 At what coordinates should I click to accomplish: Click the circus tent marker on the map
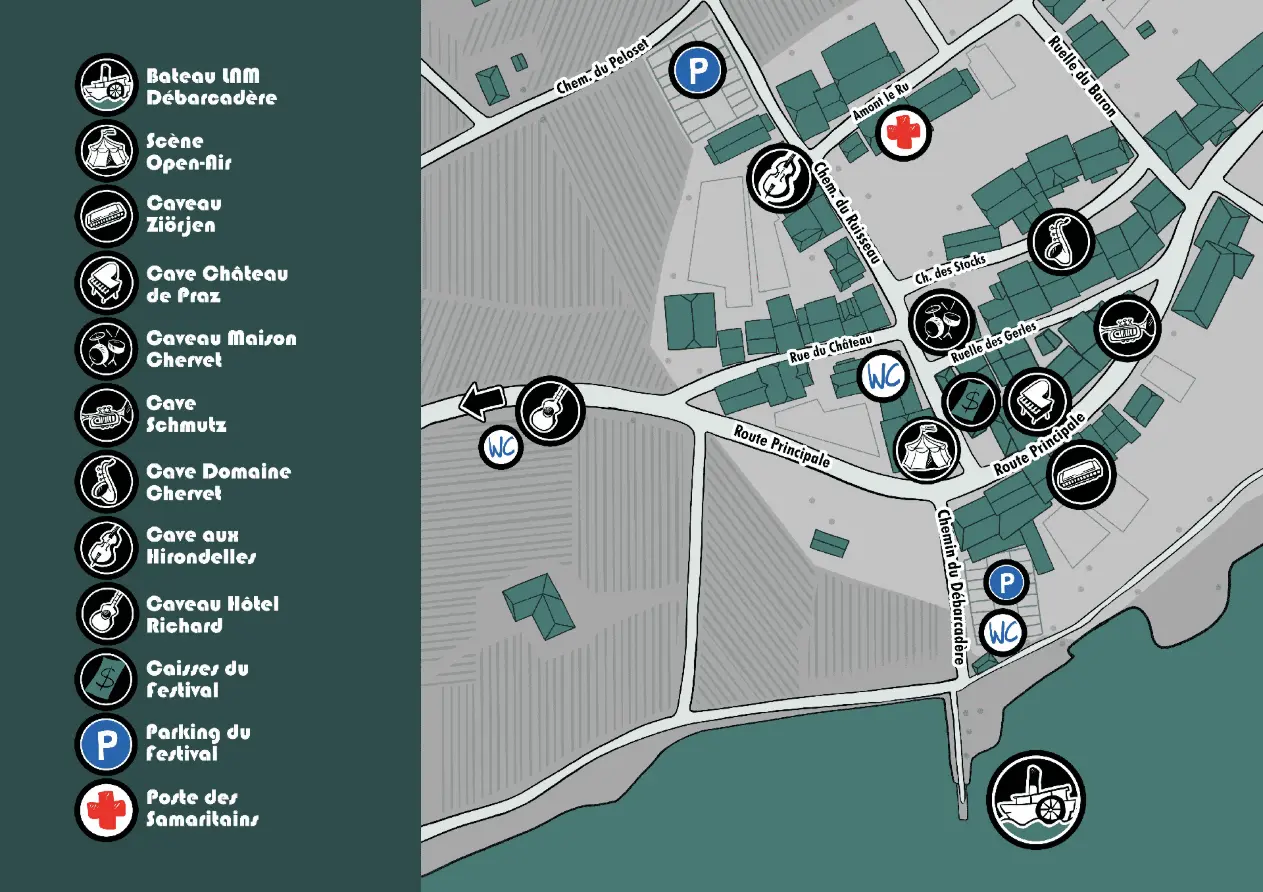[x=927, y=447]
